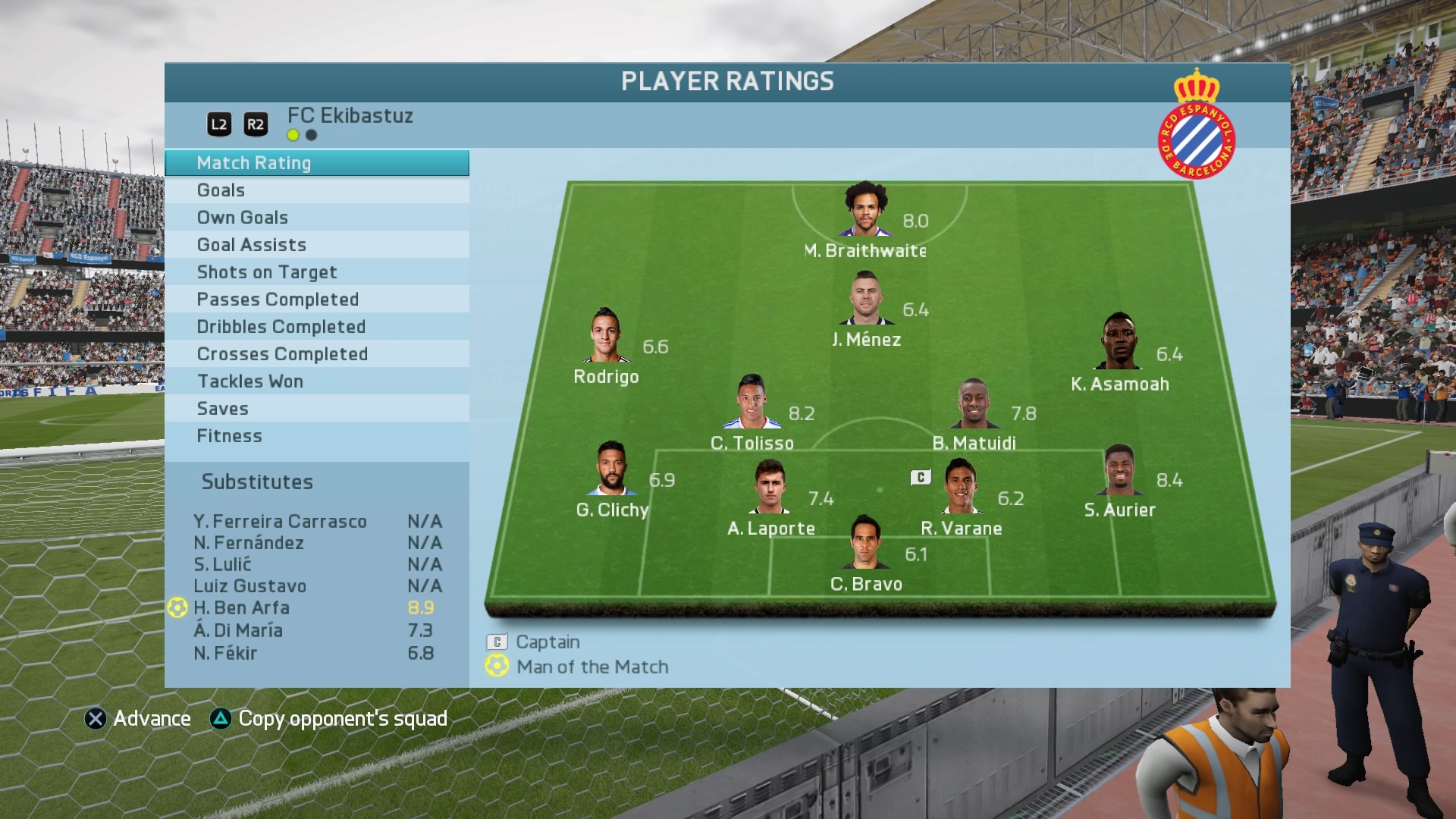Select Shots on Target in the list

(316, 272)
